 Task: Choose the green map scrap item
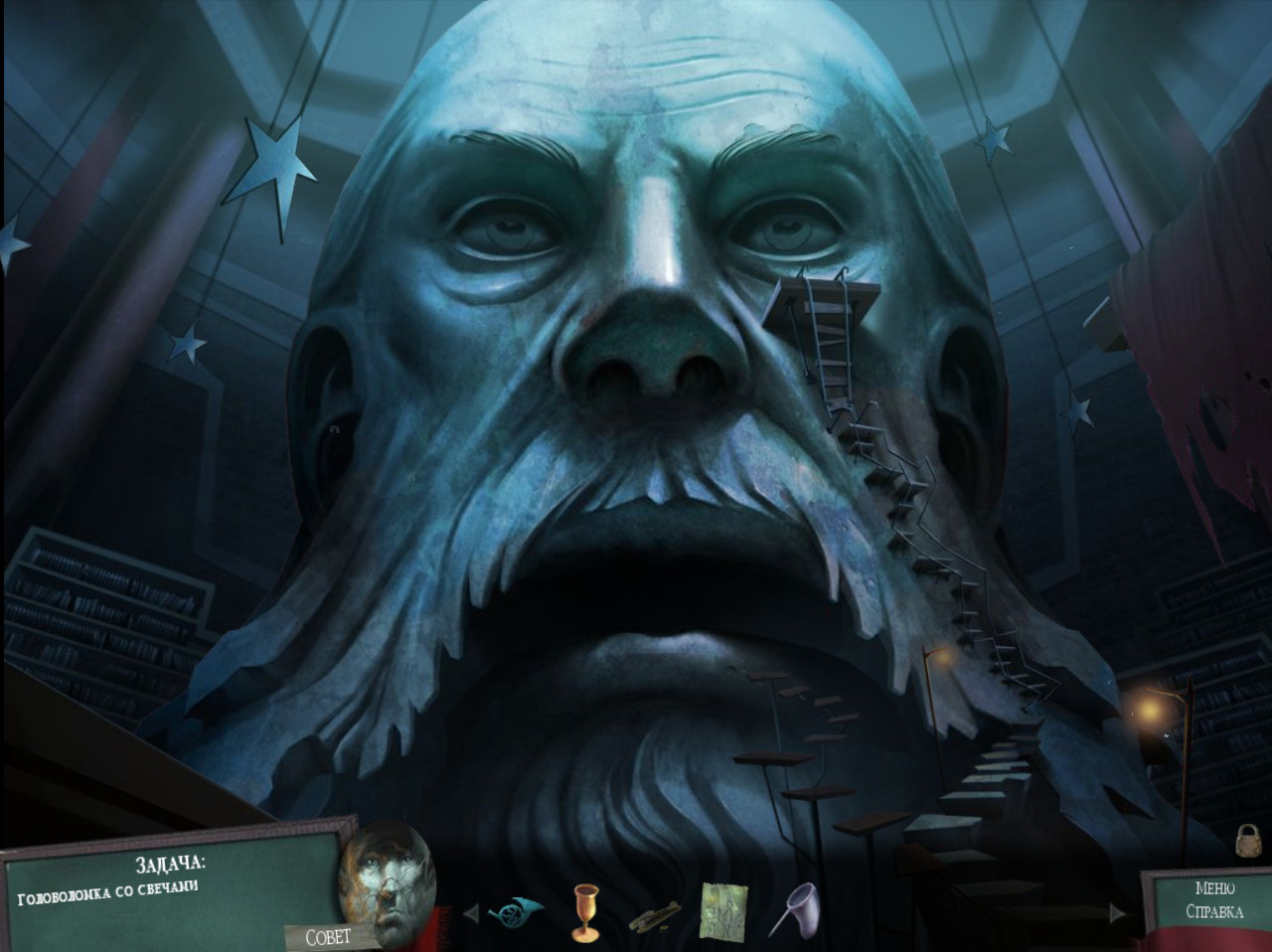(721, 910)
